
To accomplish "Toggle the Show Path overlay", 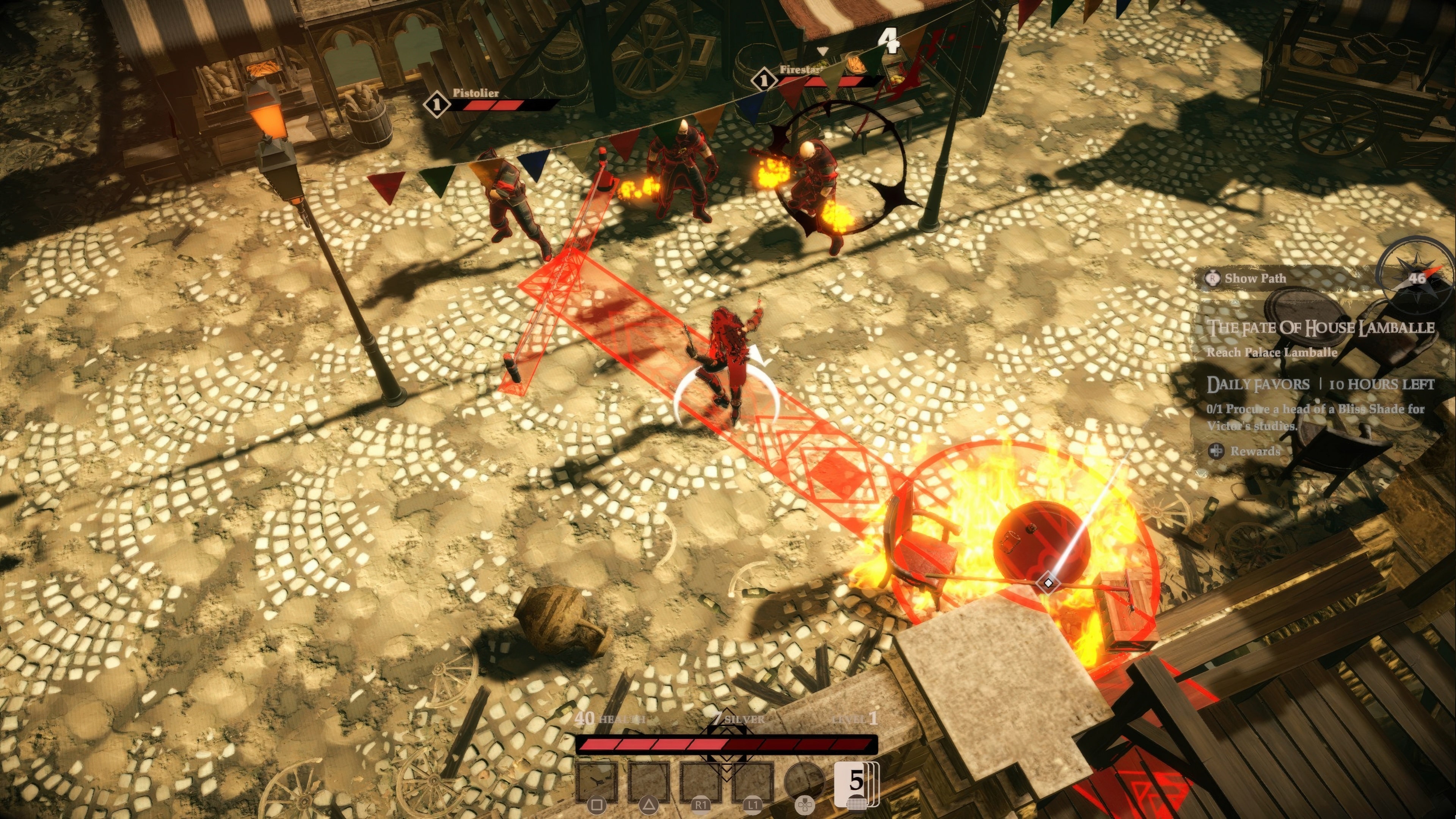I will pyautogui.click(x=1256, y=278).
